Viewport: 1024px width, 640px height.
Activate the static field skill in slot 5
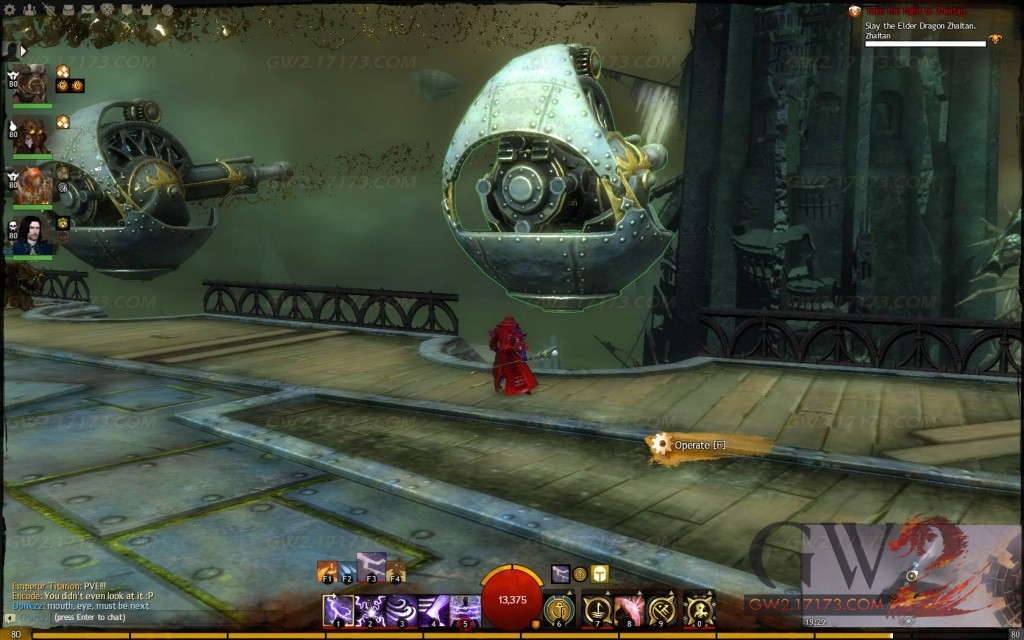tap(465, 610)
